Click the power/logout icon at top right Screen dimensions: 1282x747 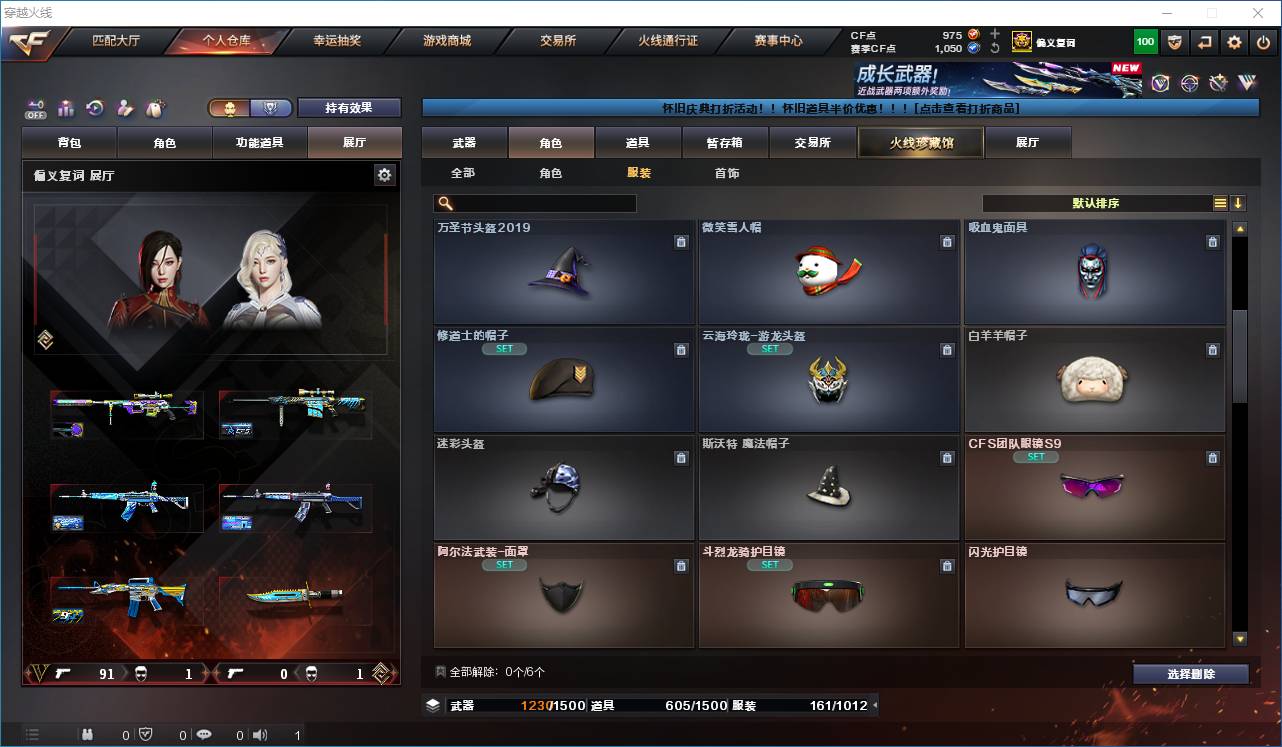click(1263, 42)
